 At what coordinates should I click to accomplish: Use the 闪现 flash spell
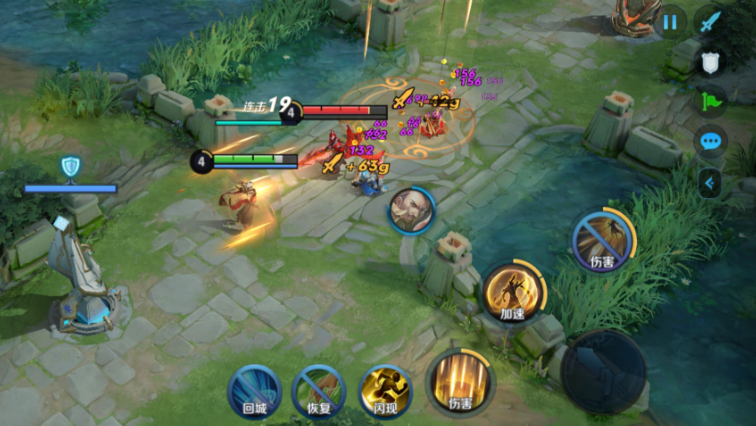385,389
